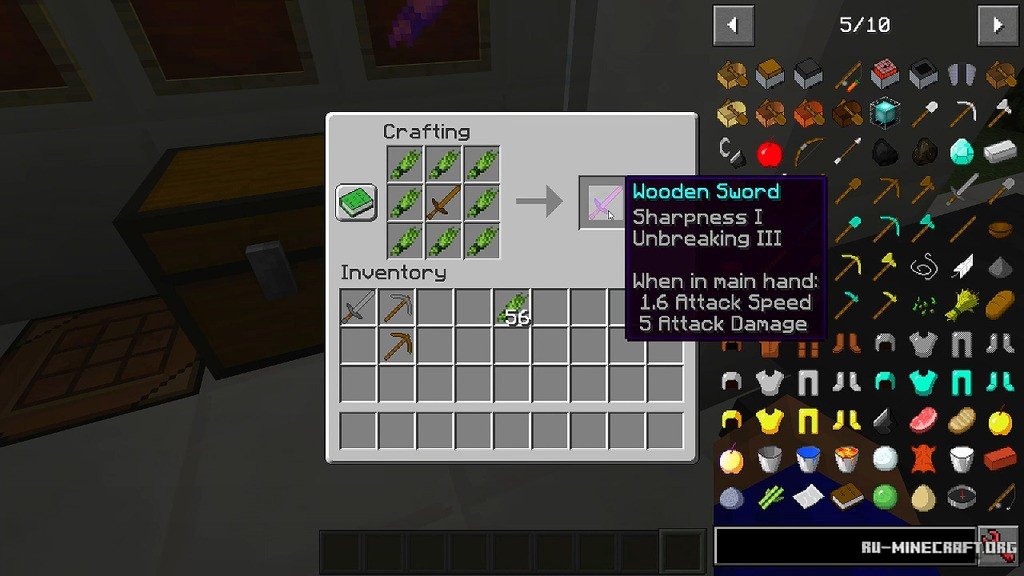The height and width of the screenshot is (576, 1024).
Task: Pick up the stack of 56 green items
Action: tap(512, 308)
